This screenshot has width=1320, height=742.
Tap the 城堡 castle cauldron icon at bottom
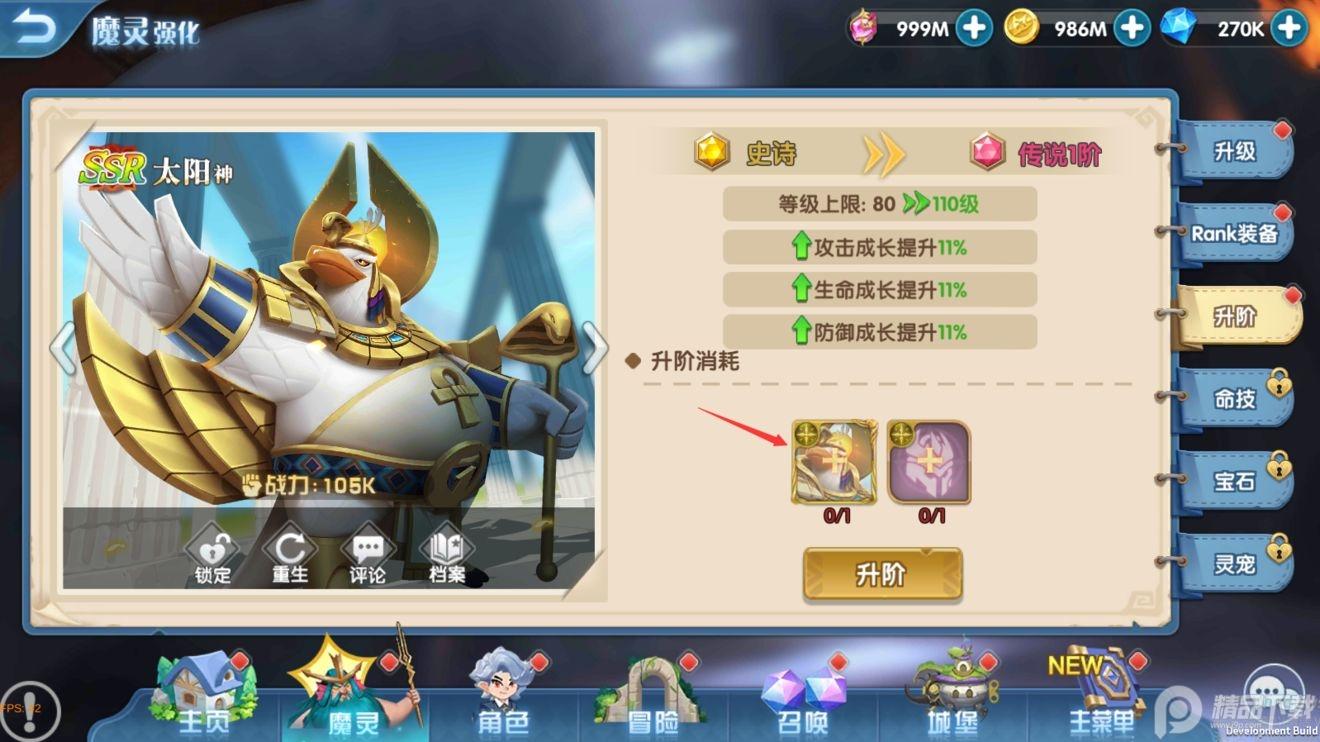[x=950, y=690]
